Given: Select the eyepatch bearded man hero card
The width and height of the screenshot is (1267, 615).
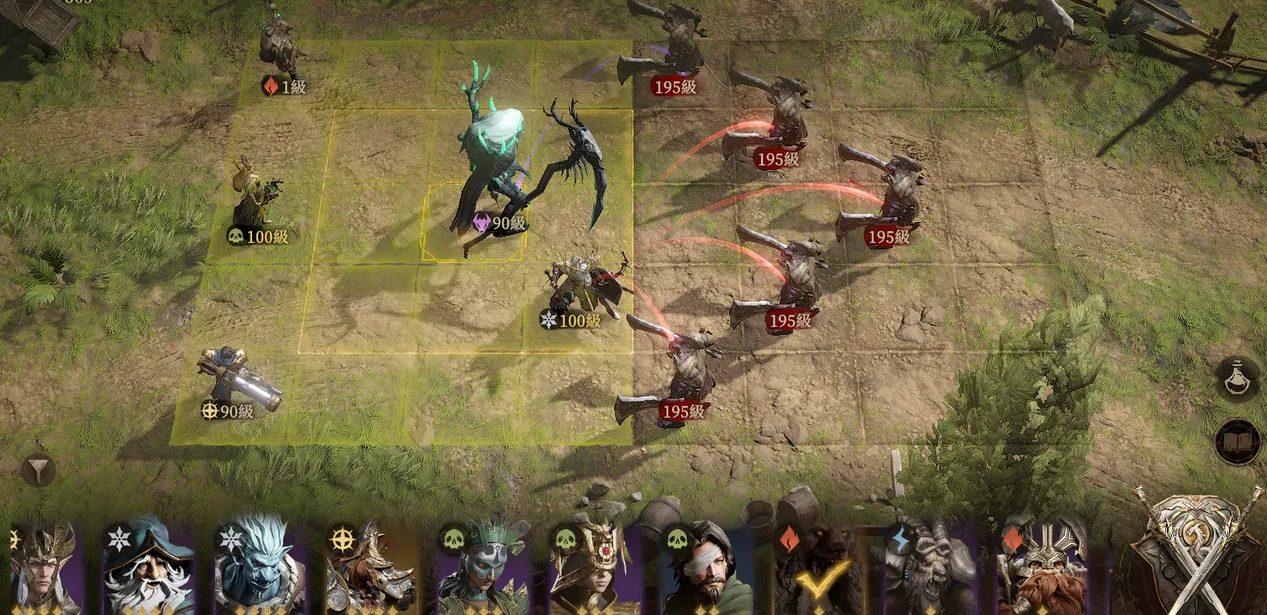Looking at the screenshot, I should [706, 568].
